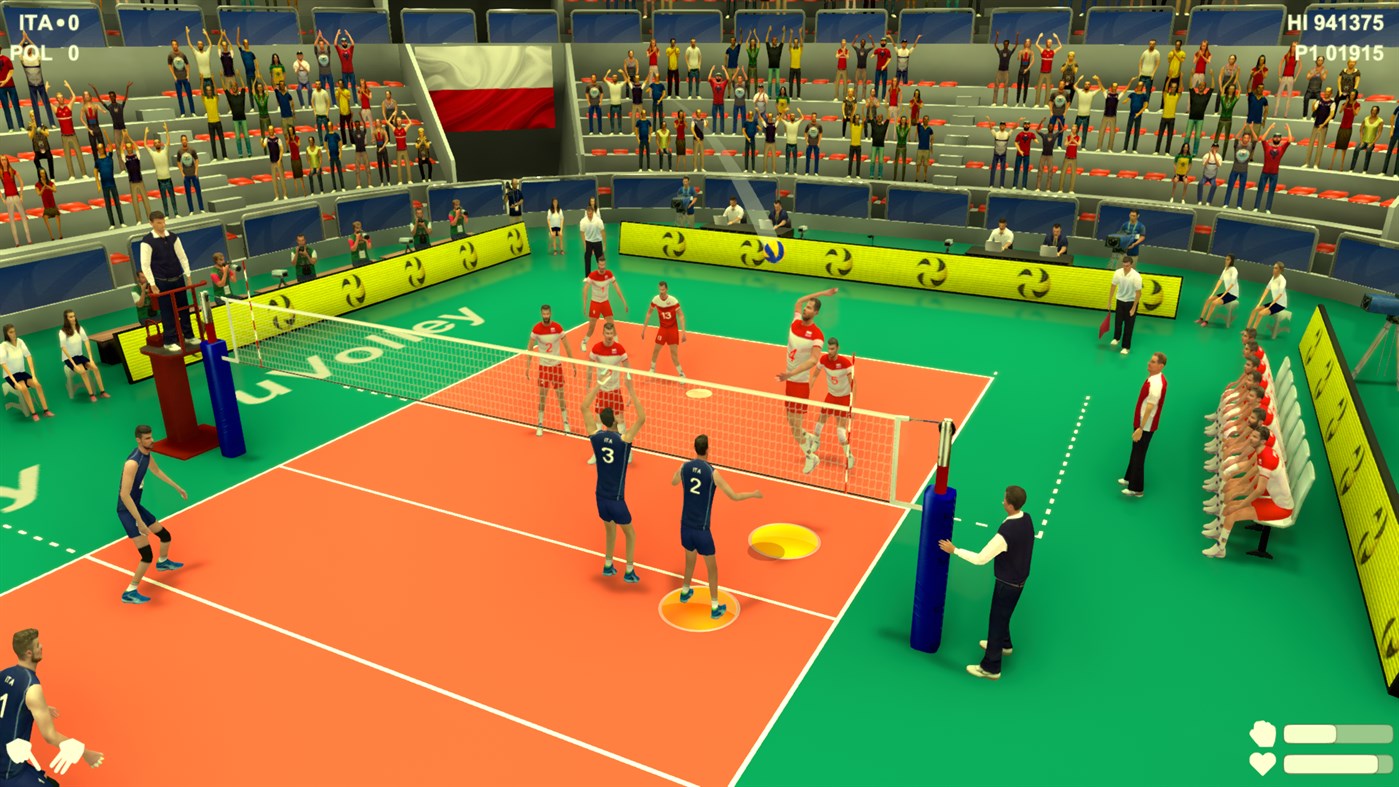Click the Polish flag above the stands
The height and width of the screenshot is (787, 1399).
pyautogui.click(x=490, y=88)
